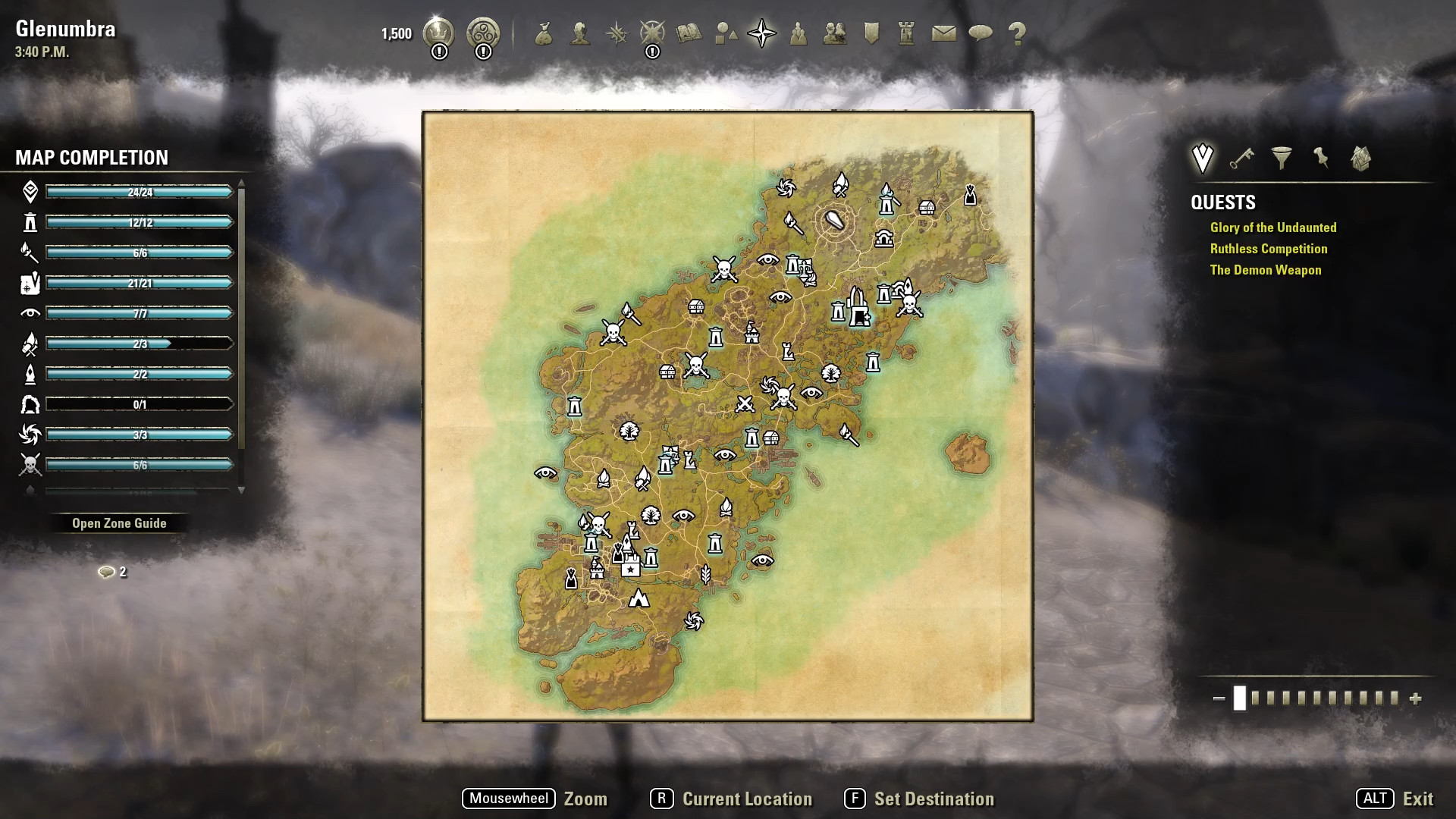Open the chat bubble notification indicator
This screenshot has height=819, width=1456.
coord(107,572)
